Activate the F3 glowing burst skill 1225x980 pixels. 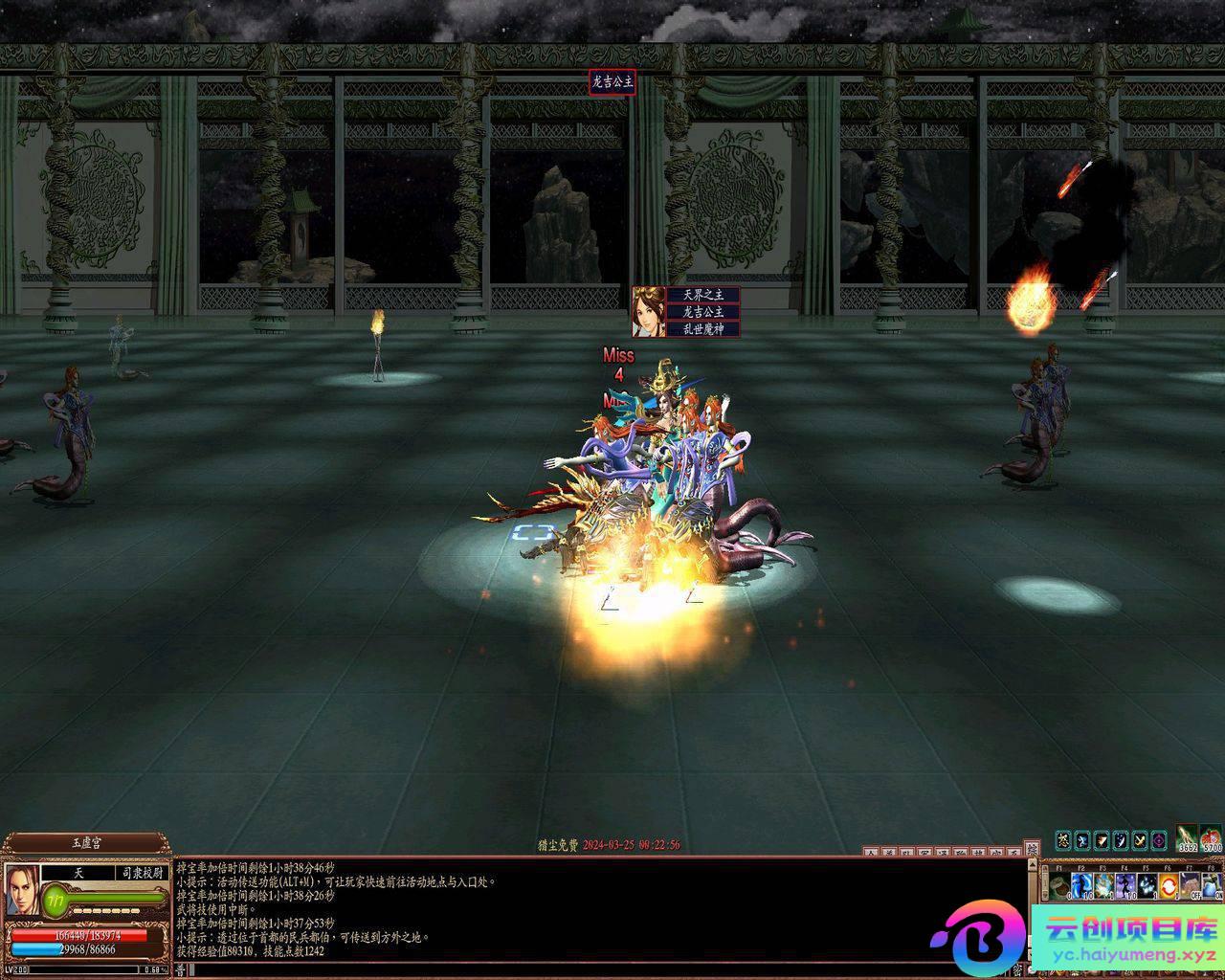[1103, 885]
